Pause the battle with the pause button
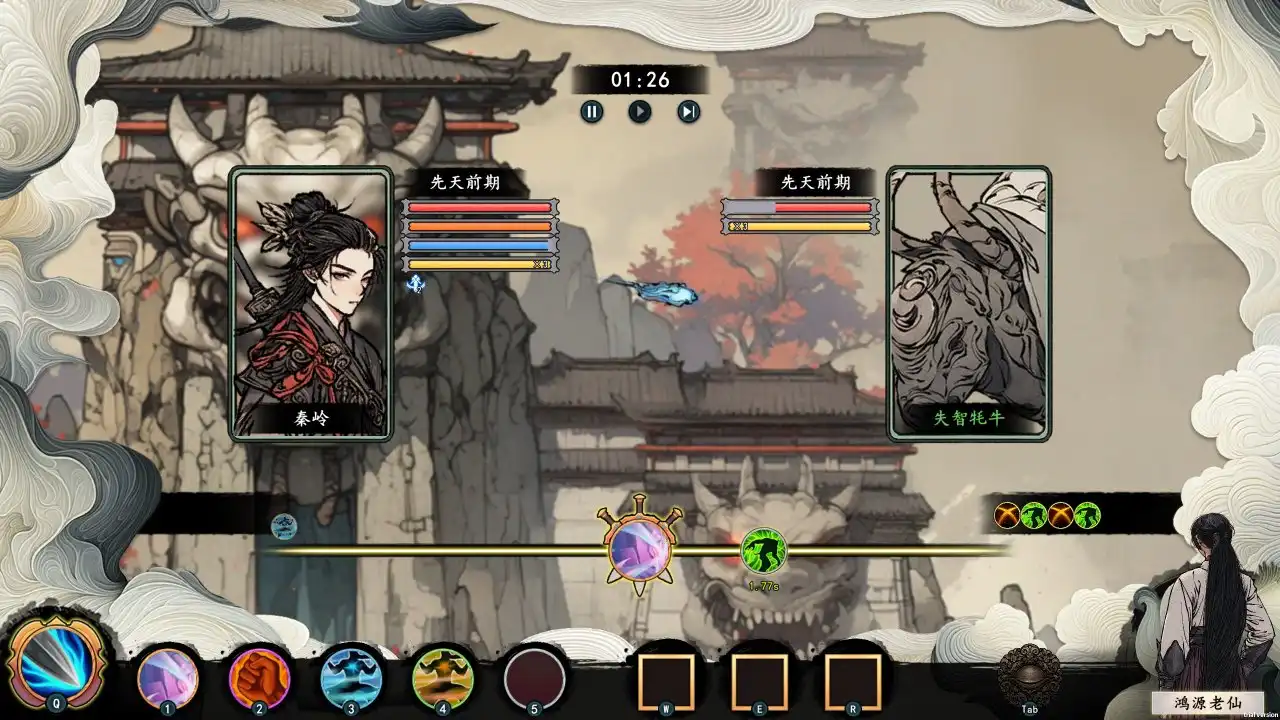 [592, 112]
